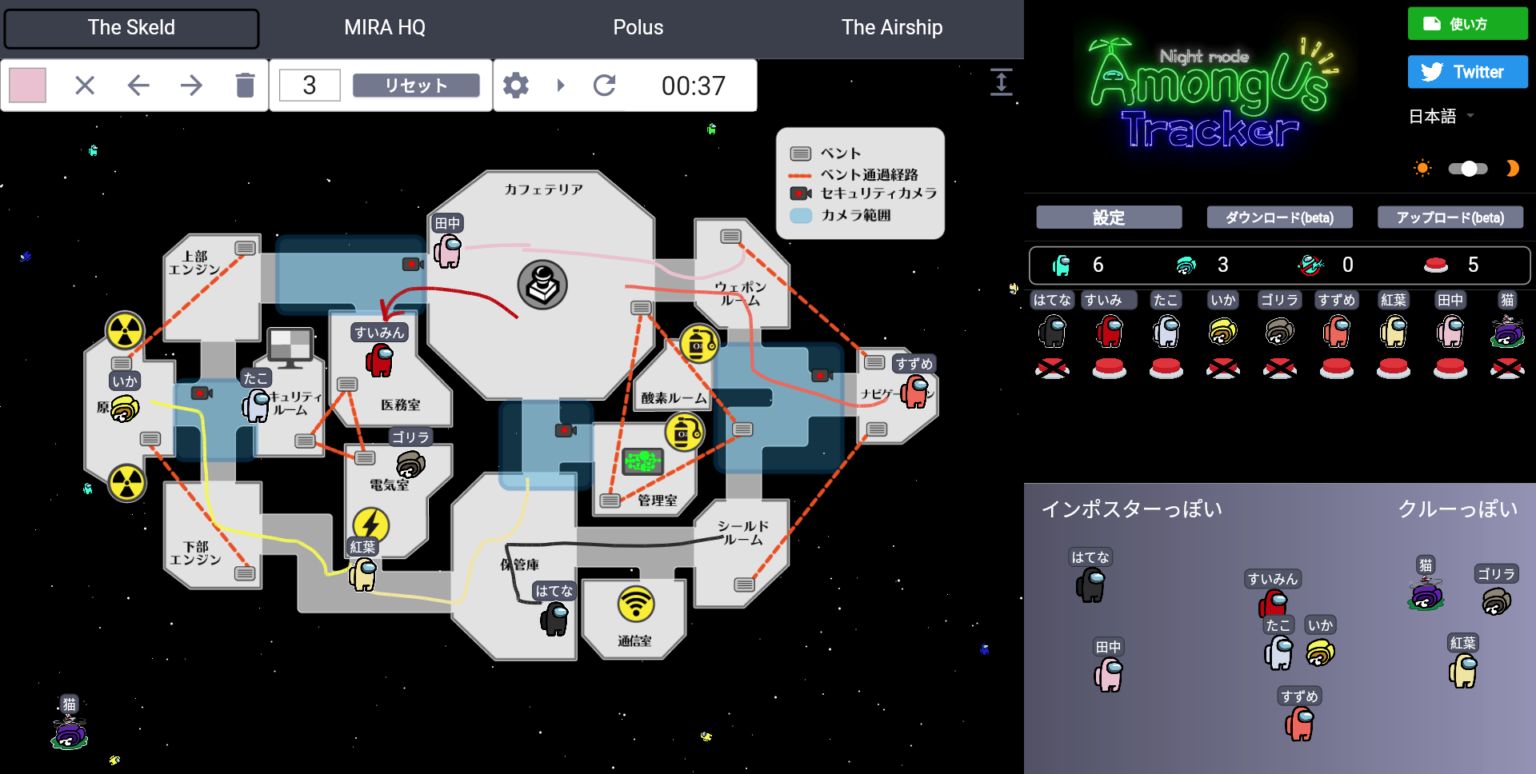Open the Polus map tab
This screenshot has height=774, width=1536.
coord(638,27)
